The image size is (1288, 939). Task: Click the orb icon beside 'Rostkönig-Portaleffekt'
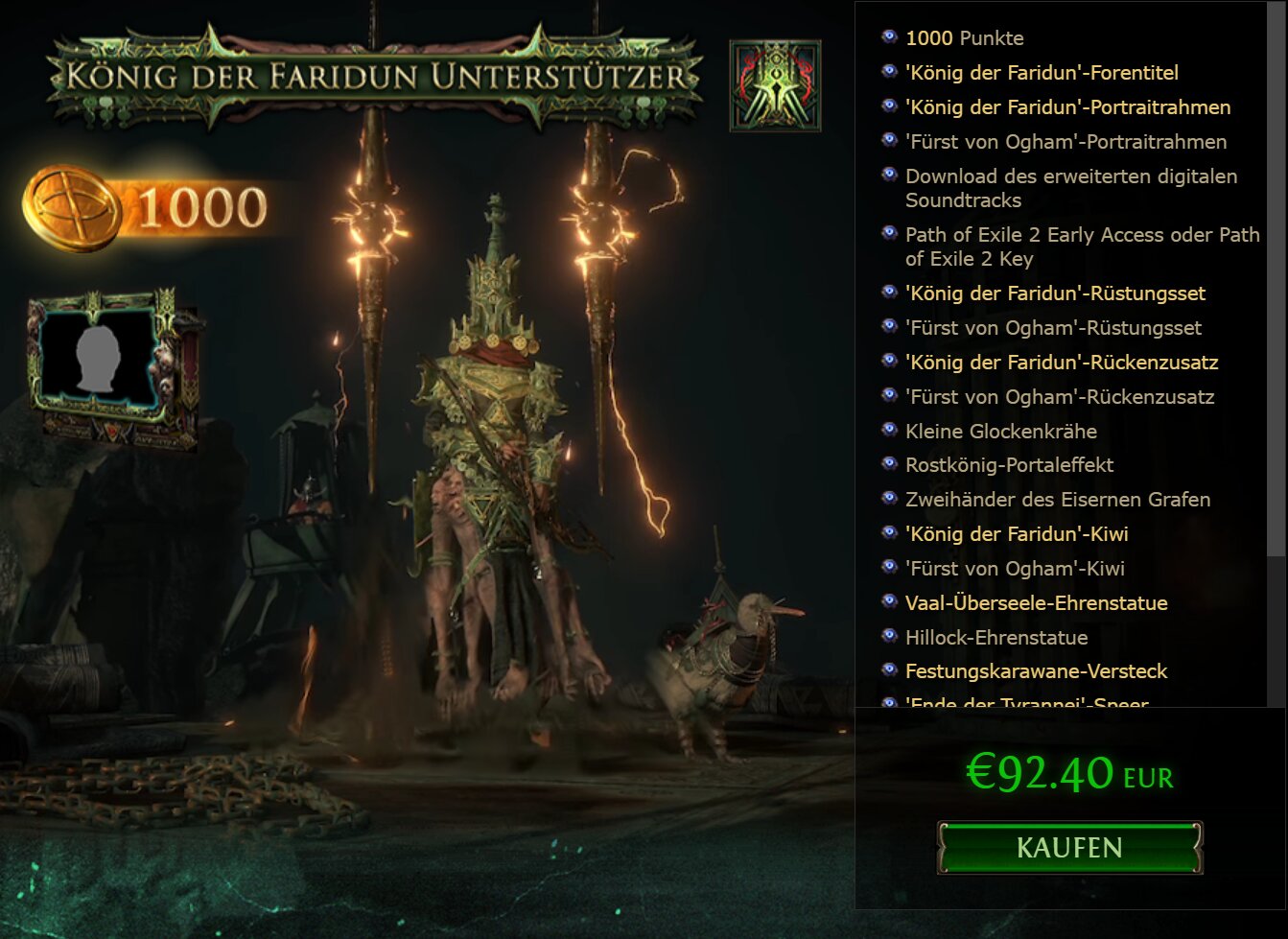[x=887, y=465]
